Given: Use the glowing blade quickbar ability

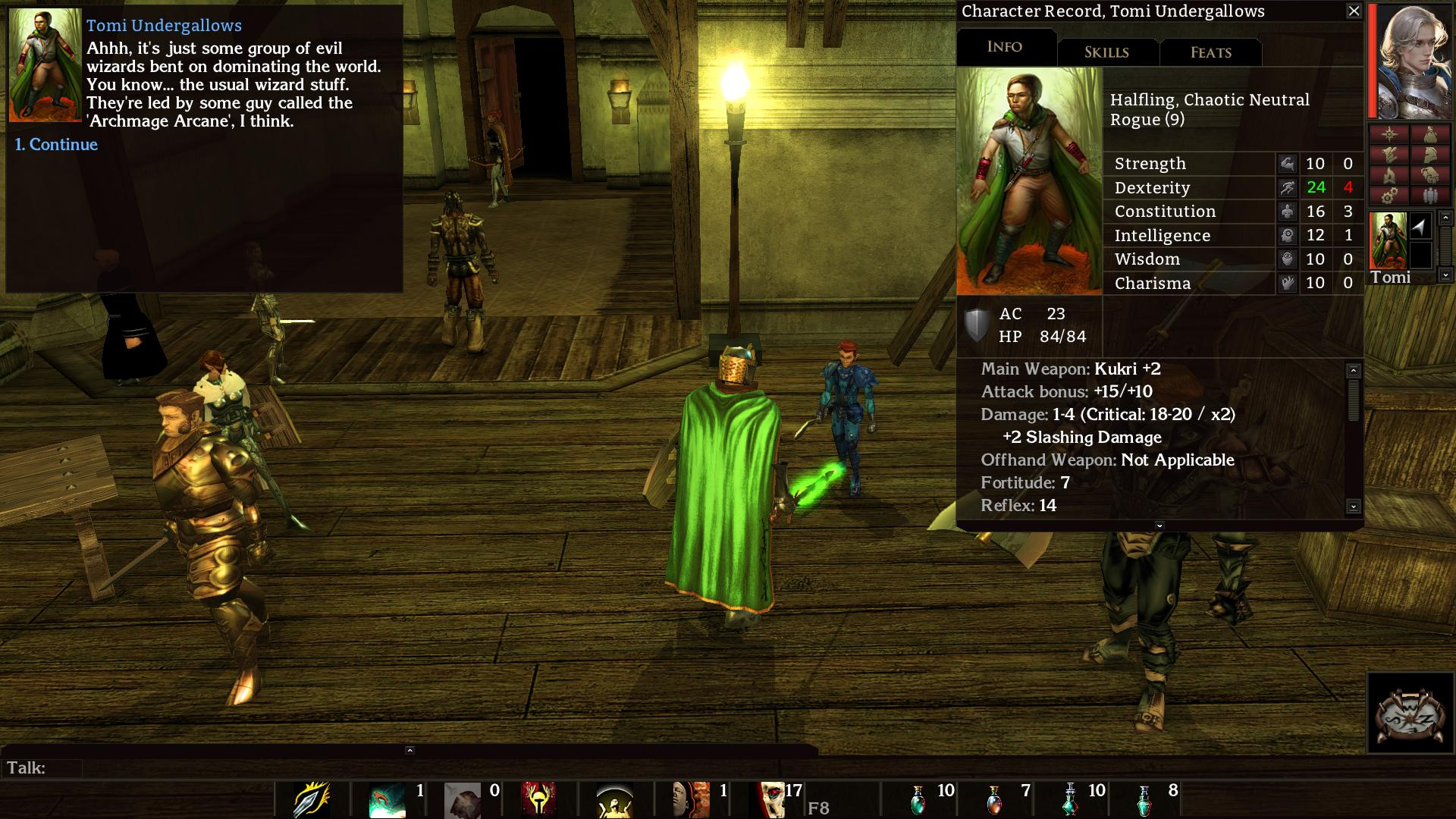Looking at the screenshot, I should [x=312, y=800].
